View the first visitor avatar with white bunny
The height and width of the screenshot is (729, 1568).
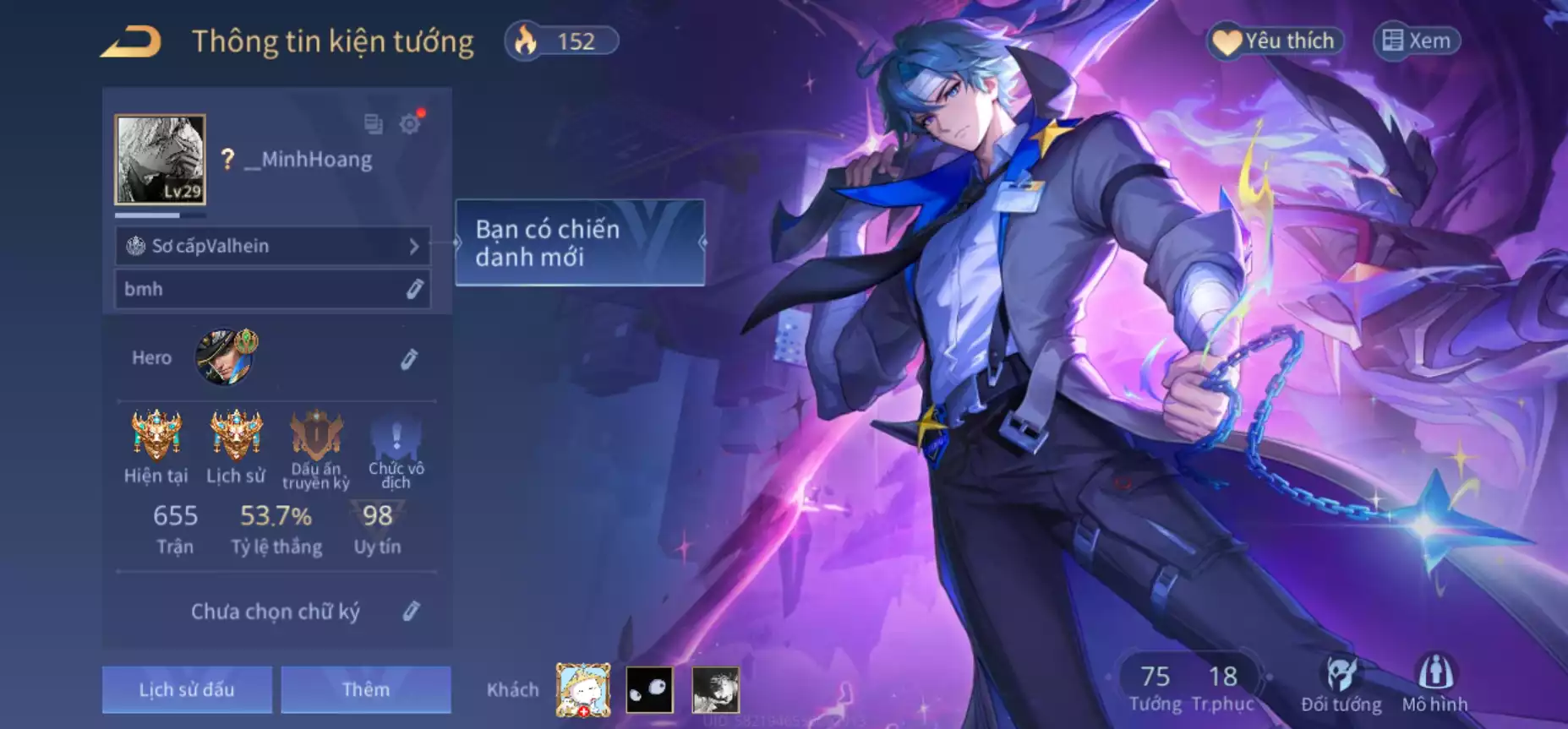click(583, 689)
